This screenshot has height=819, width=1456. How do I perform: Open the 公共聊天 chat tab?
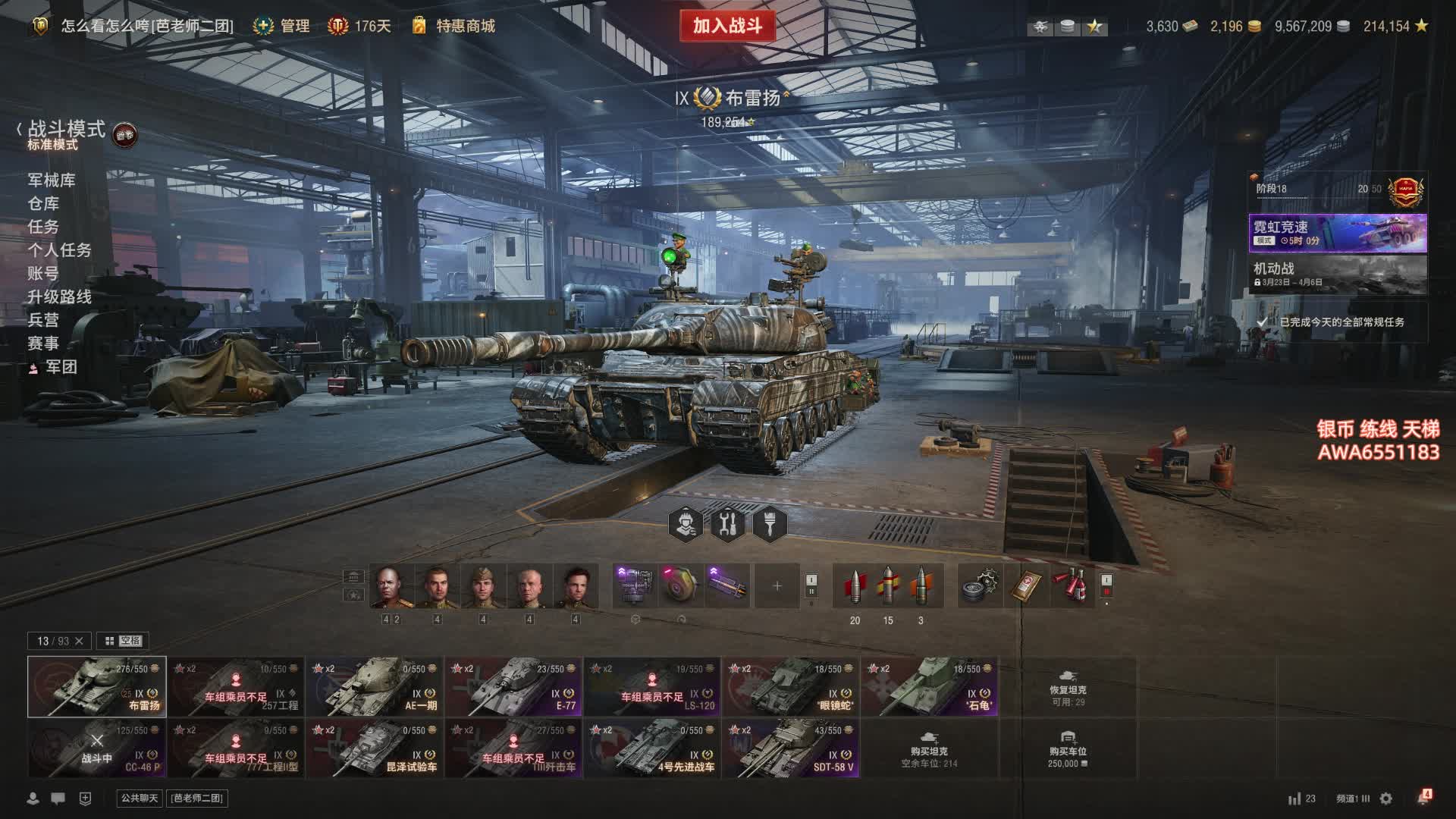(140, 798)
